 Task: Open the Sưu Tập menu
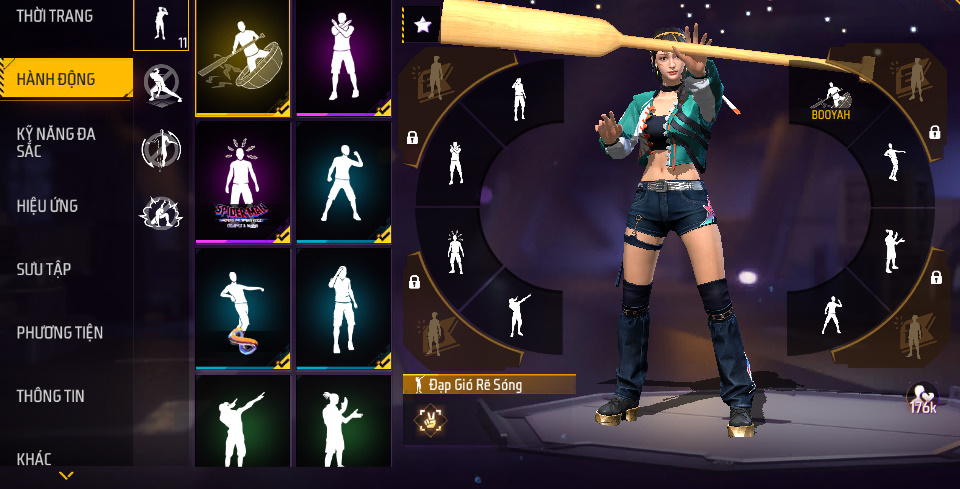[44, 269]
